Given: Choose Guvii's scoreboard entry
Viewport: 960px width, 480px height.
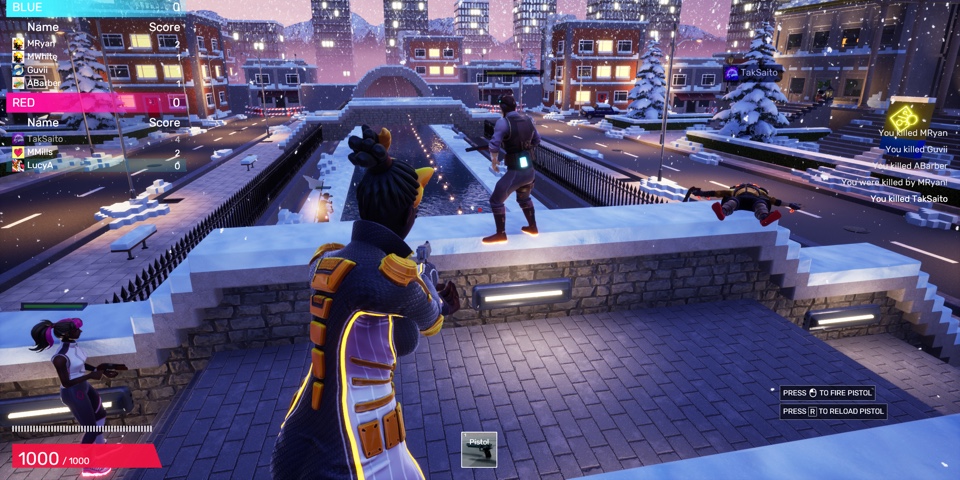Looking at the screenshot, I should [96, 70].
